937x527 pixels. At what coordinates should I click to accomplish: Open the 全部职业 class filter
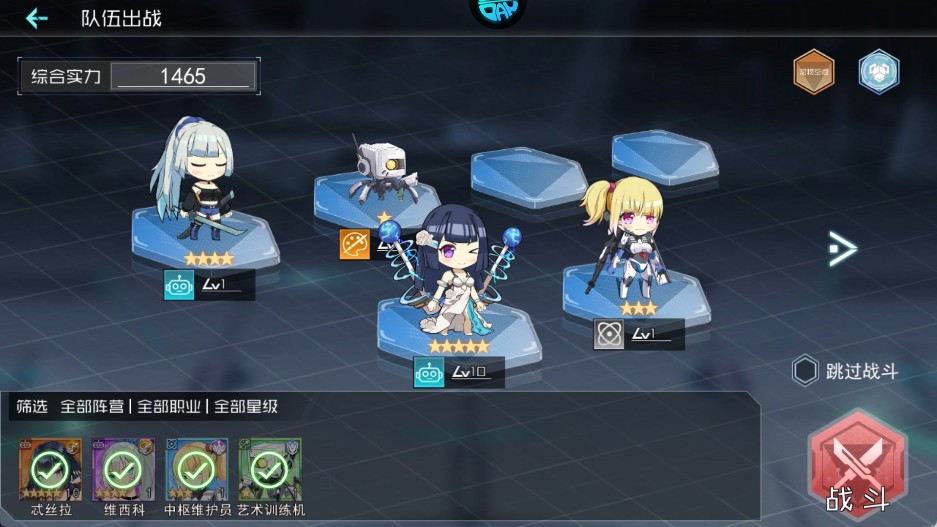pyautogui.click(x=169, y=407)
